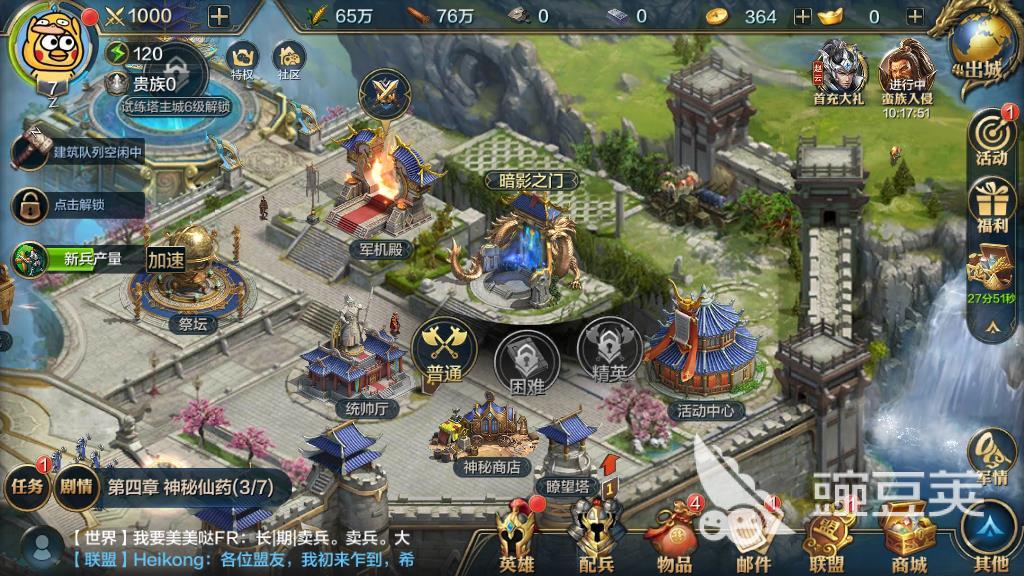Click the 加速 speed-up button
Image resolution: width=1024 pixels, height=576 pixels.
(x=167, y=259)
